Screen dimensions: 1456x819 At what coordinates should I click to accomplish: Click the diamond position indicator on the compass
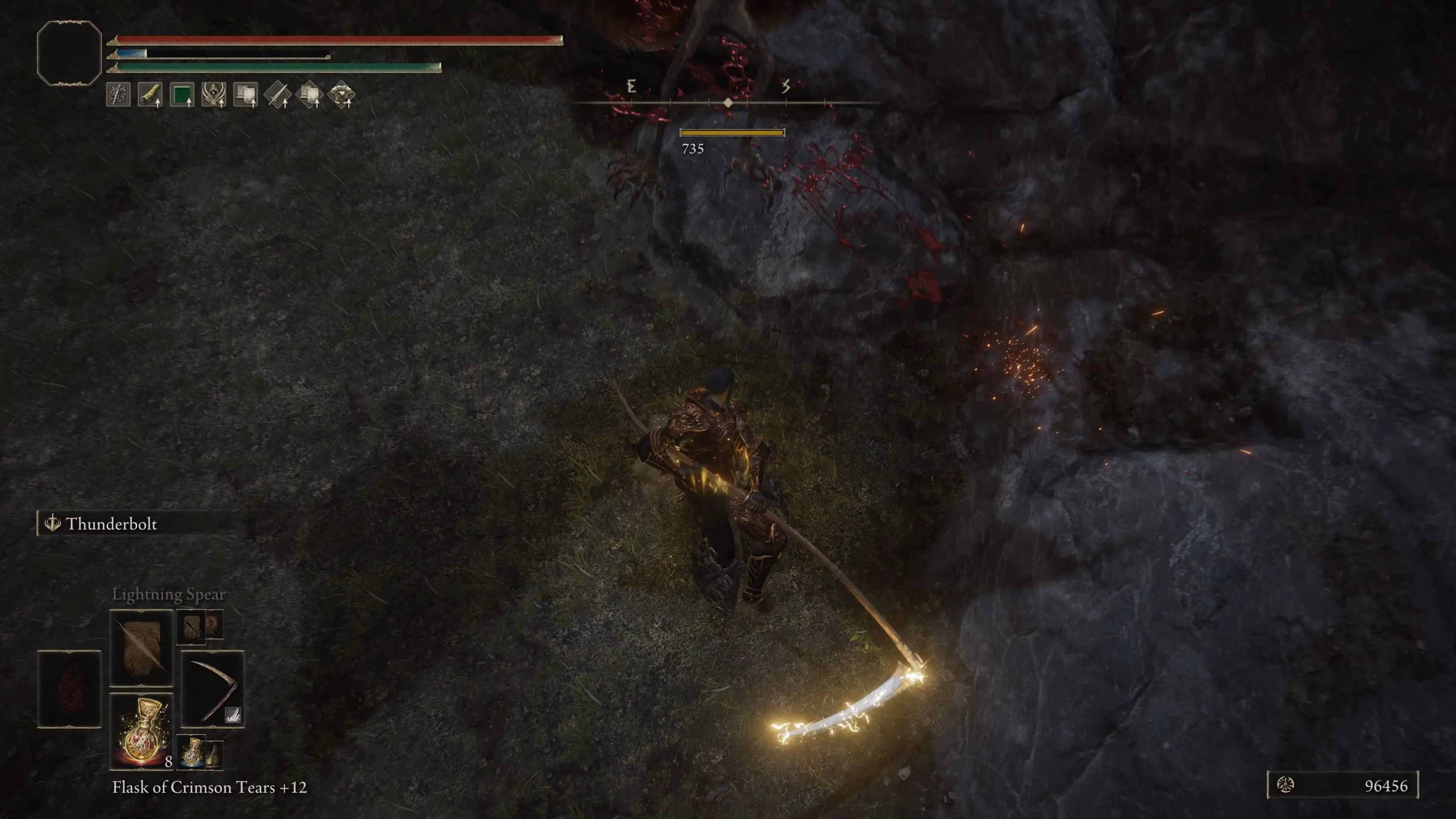[728, 102]
